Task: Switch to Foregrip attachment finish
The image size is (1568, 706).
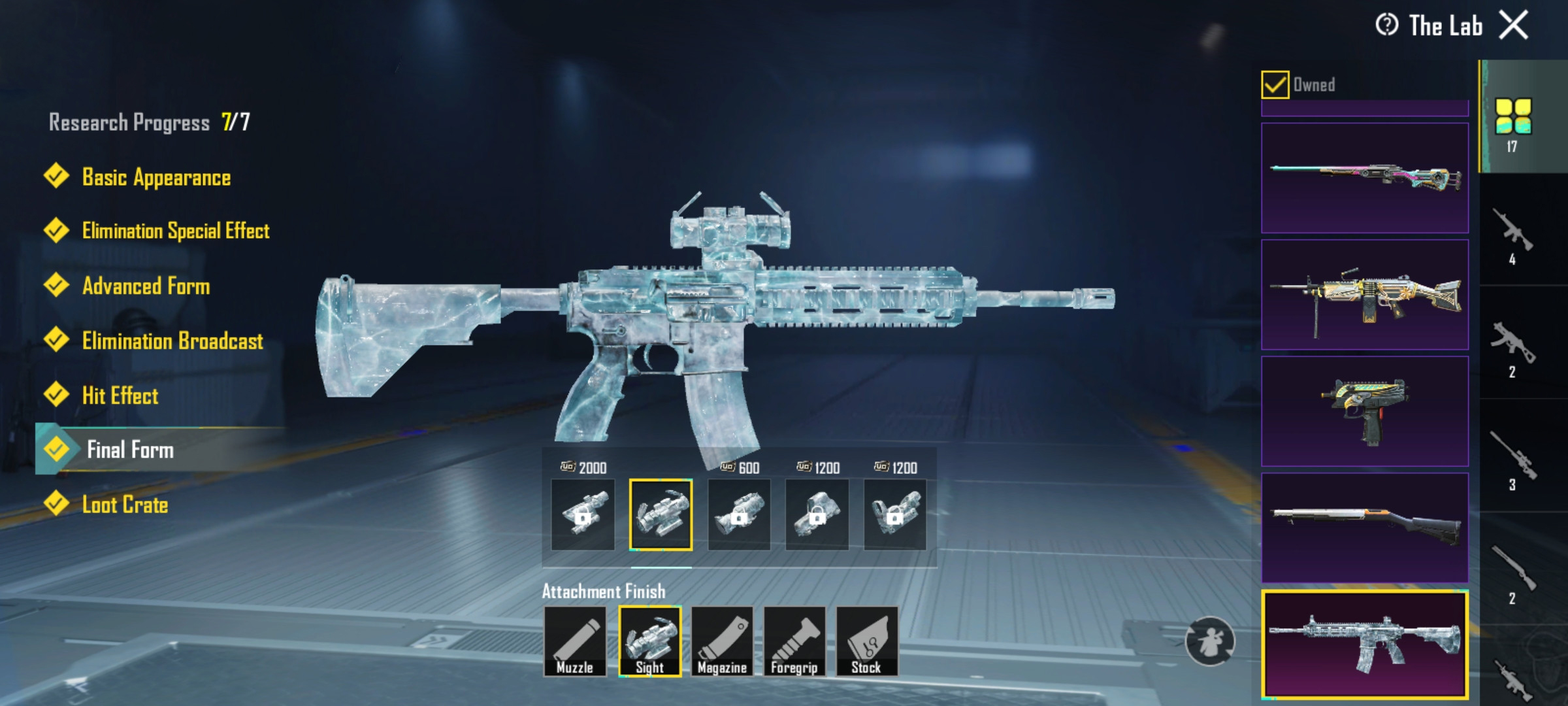Action: [794, 641]
